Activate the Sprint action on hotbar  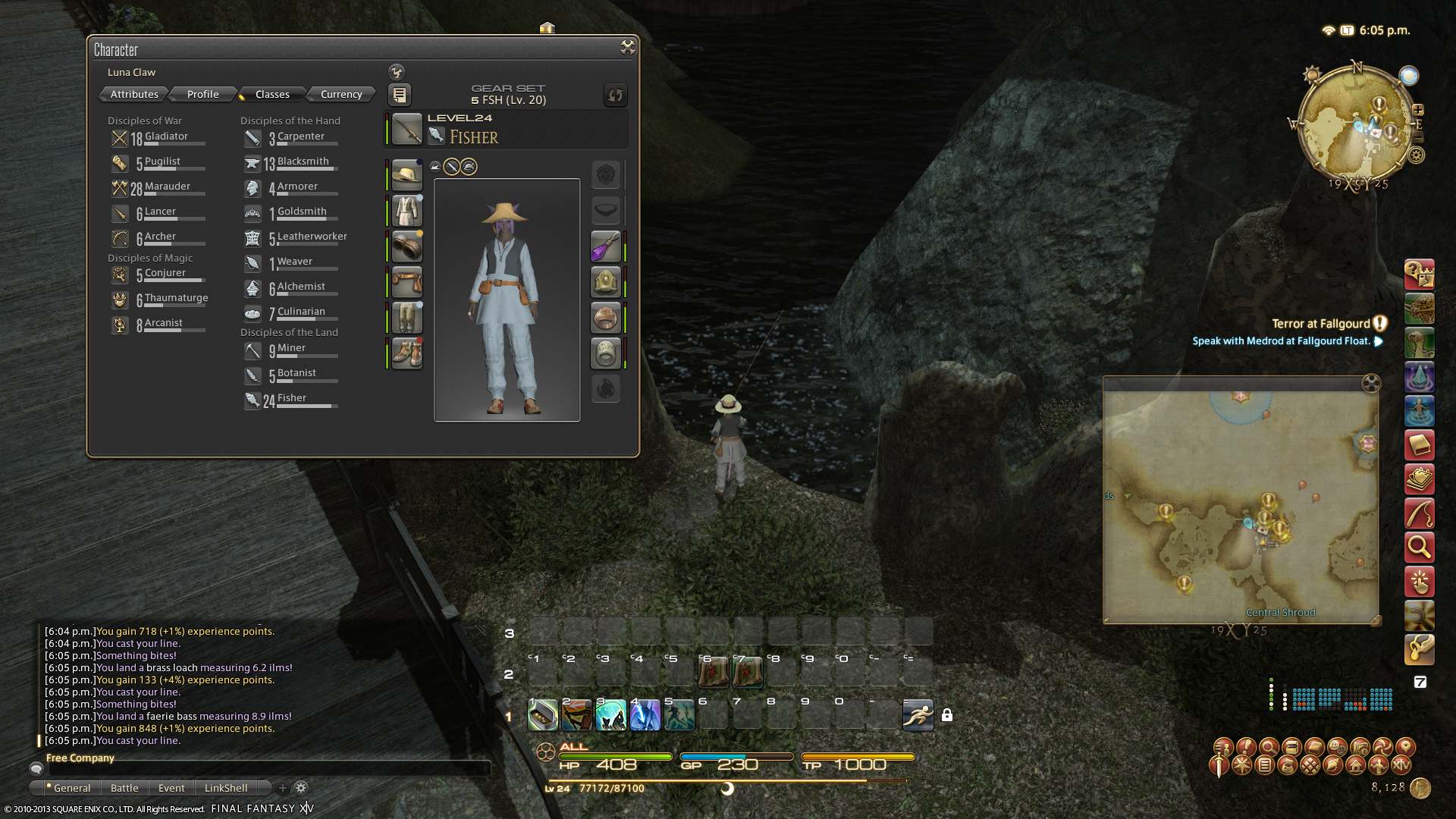click(918, 714)
